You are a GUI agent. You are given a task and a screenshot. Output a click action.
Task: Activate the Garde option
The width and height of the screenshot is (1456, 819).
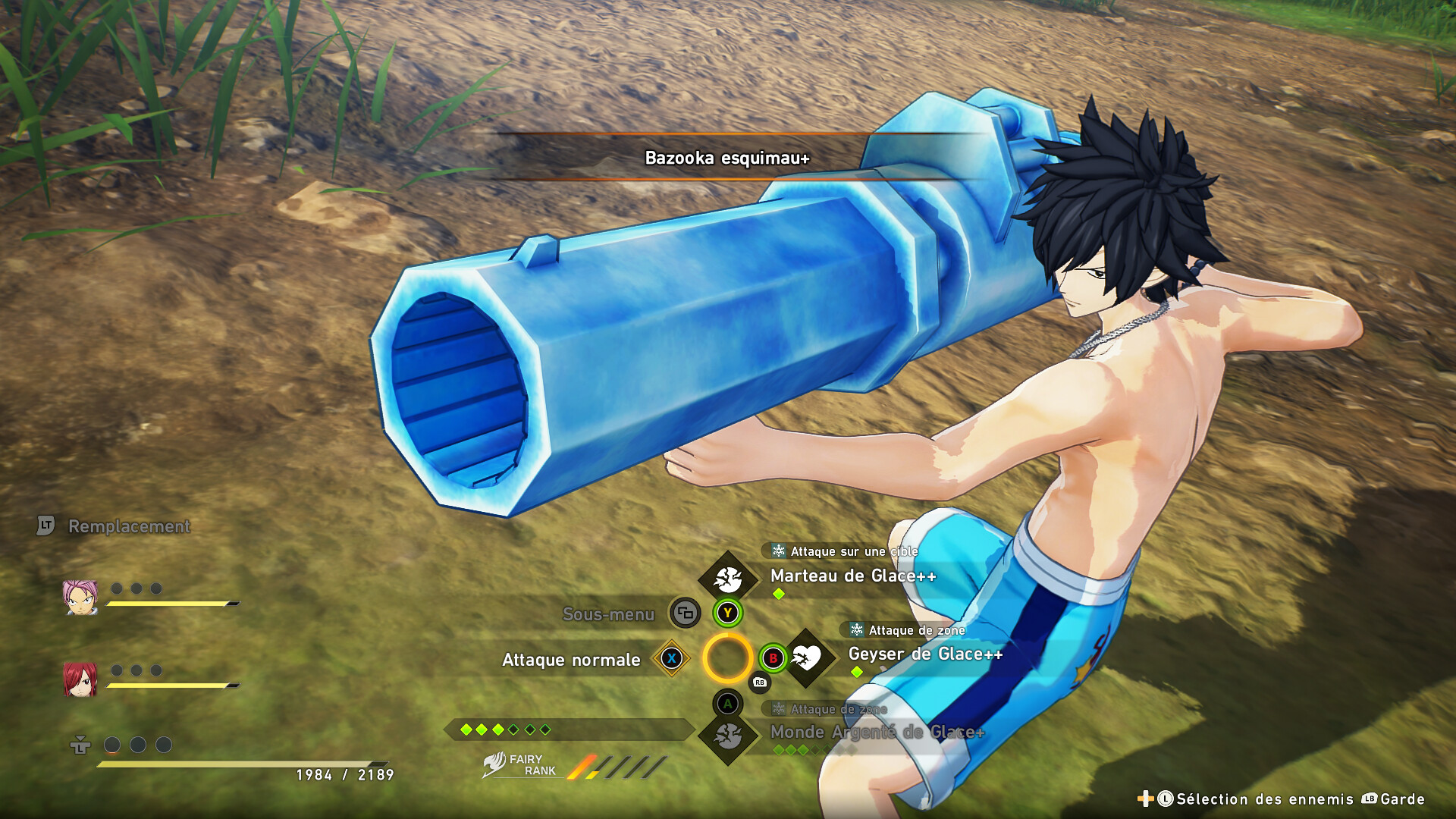(x=1401, y=799)
